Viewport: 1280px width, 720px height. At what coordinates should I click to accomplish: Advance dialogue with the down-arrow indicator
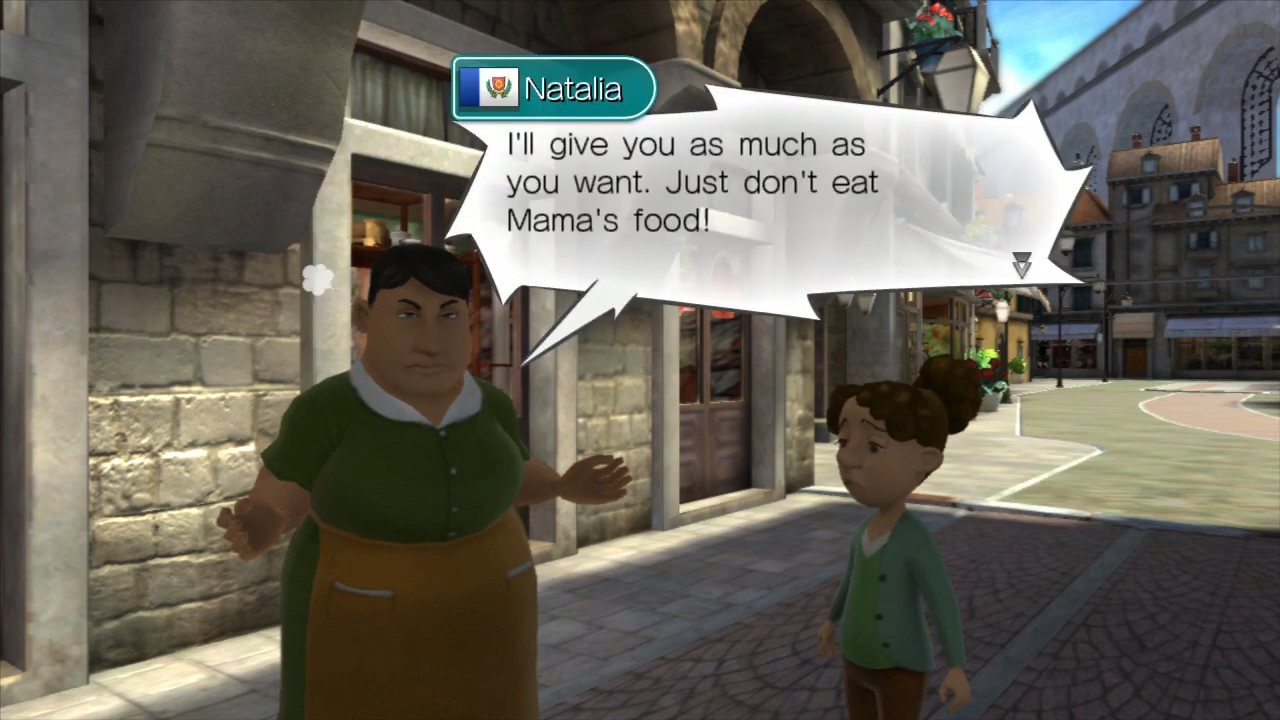pos(1021,265)
